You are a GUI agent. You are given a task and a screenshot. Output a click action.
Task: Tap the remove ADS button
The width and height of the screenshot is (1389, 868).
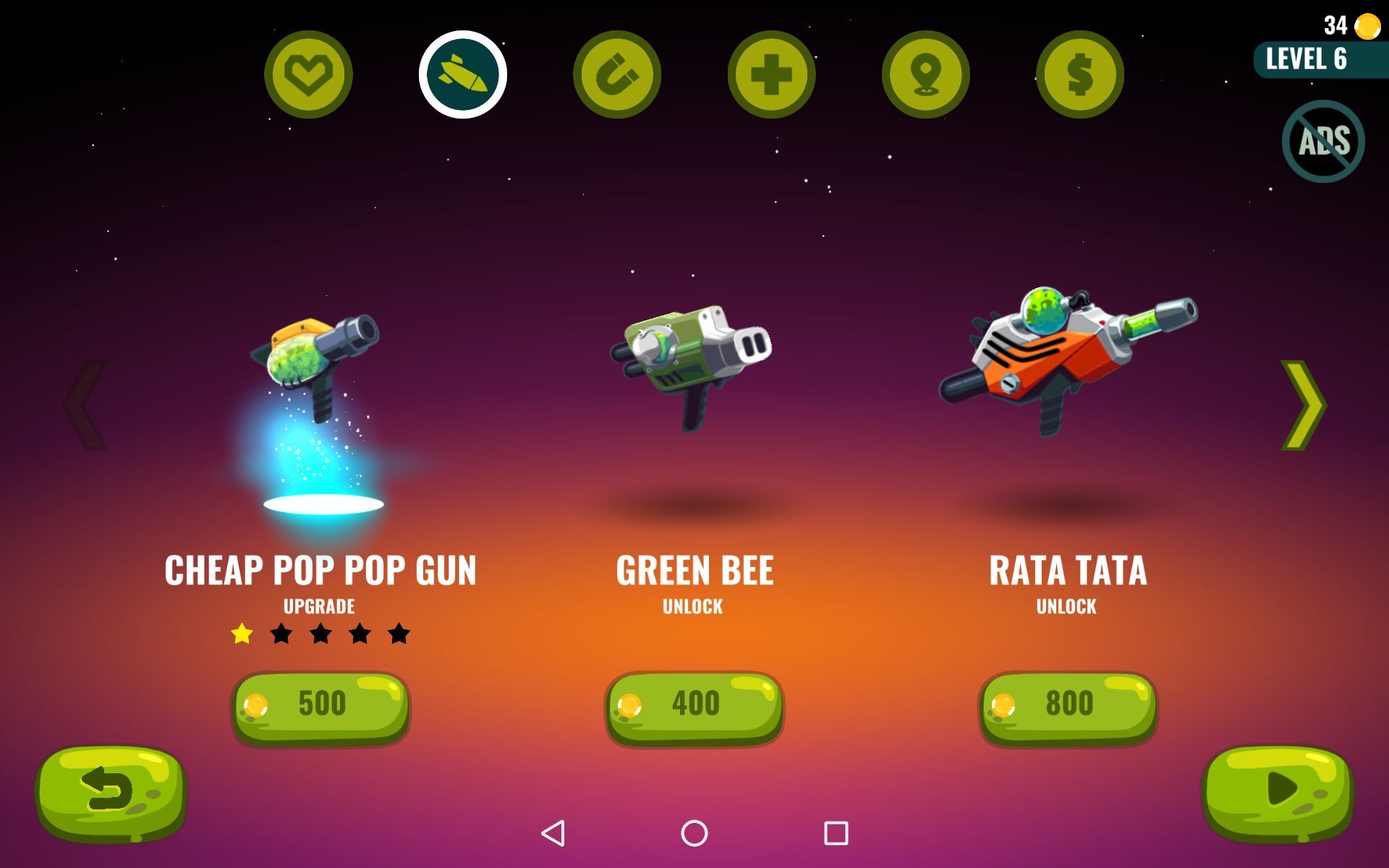pos(1323,141)
